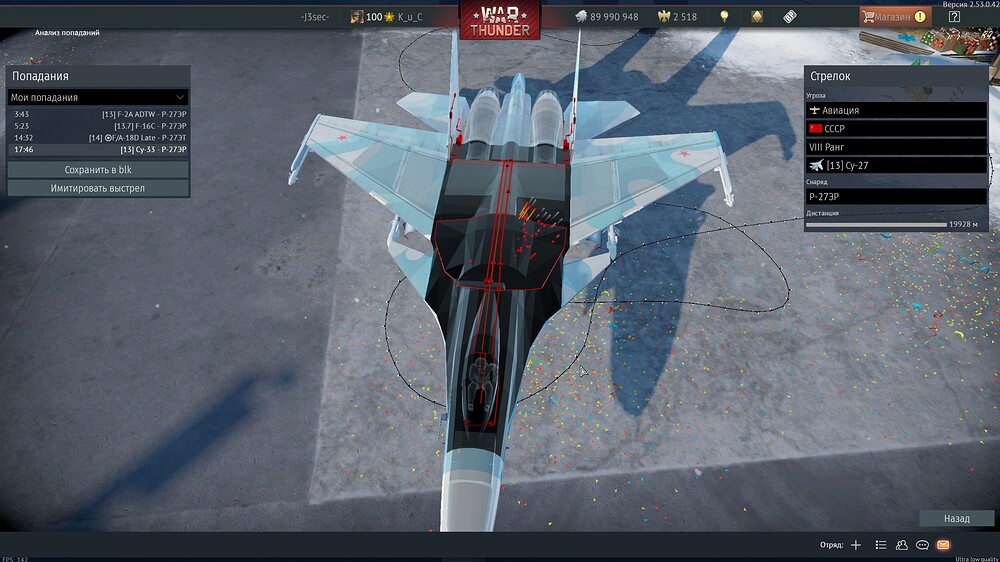Click the light bulb icon
This screenshot has height=562, width=1000.
[x=723, y=17]
